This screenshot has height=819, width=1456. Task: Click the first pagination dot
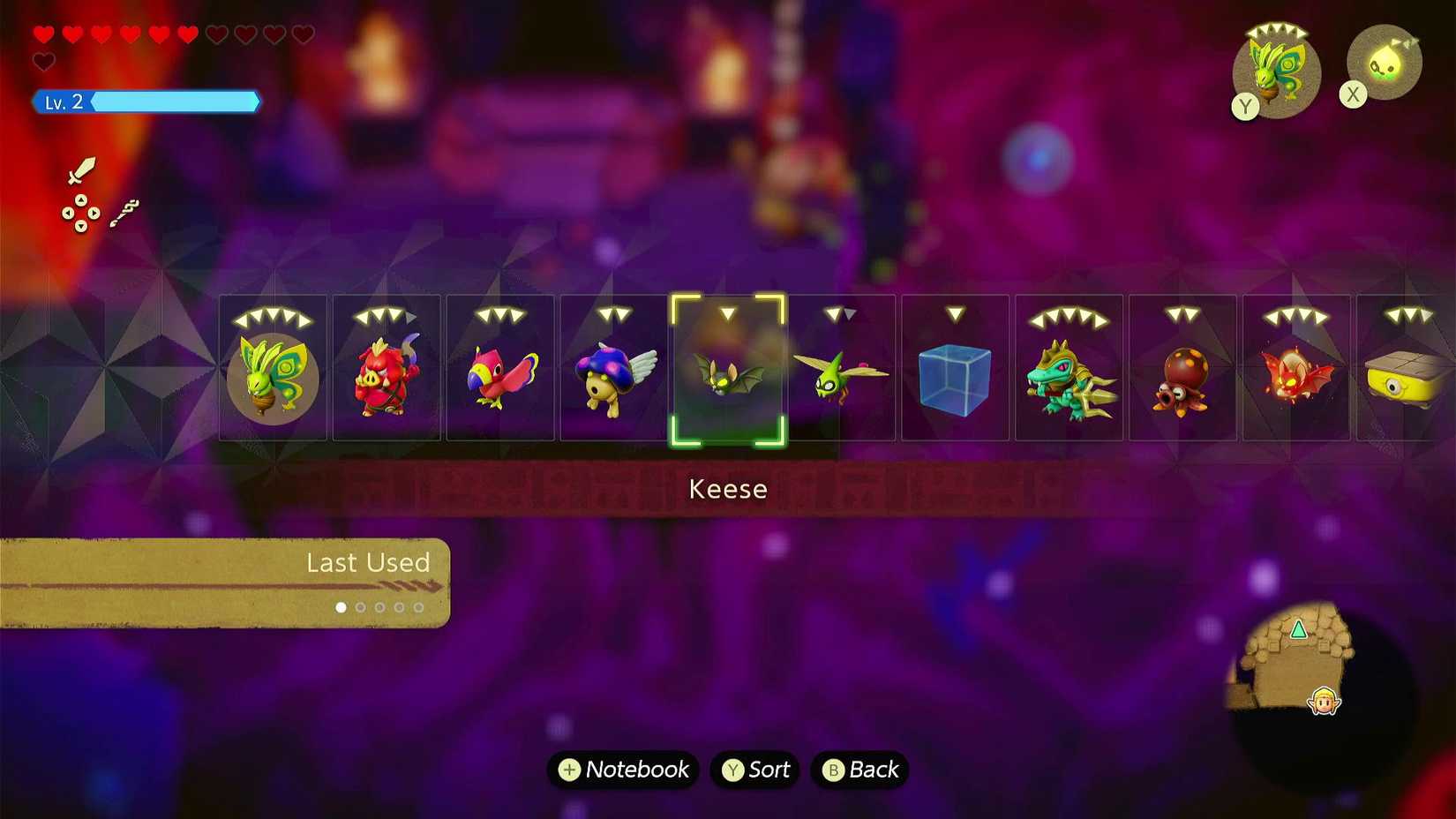tap(341, 607)
